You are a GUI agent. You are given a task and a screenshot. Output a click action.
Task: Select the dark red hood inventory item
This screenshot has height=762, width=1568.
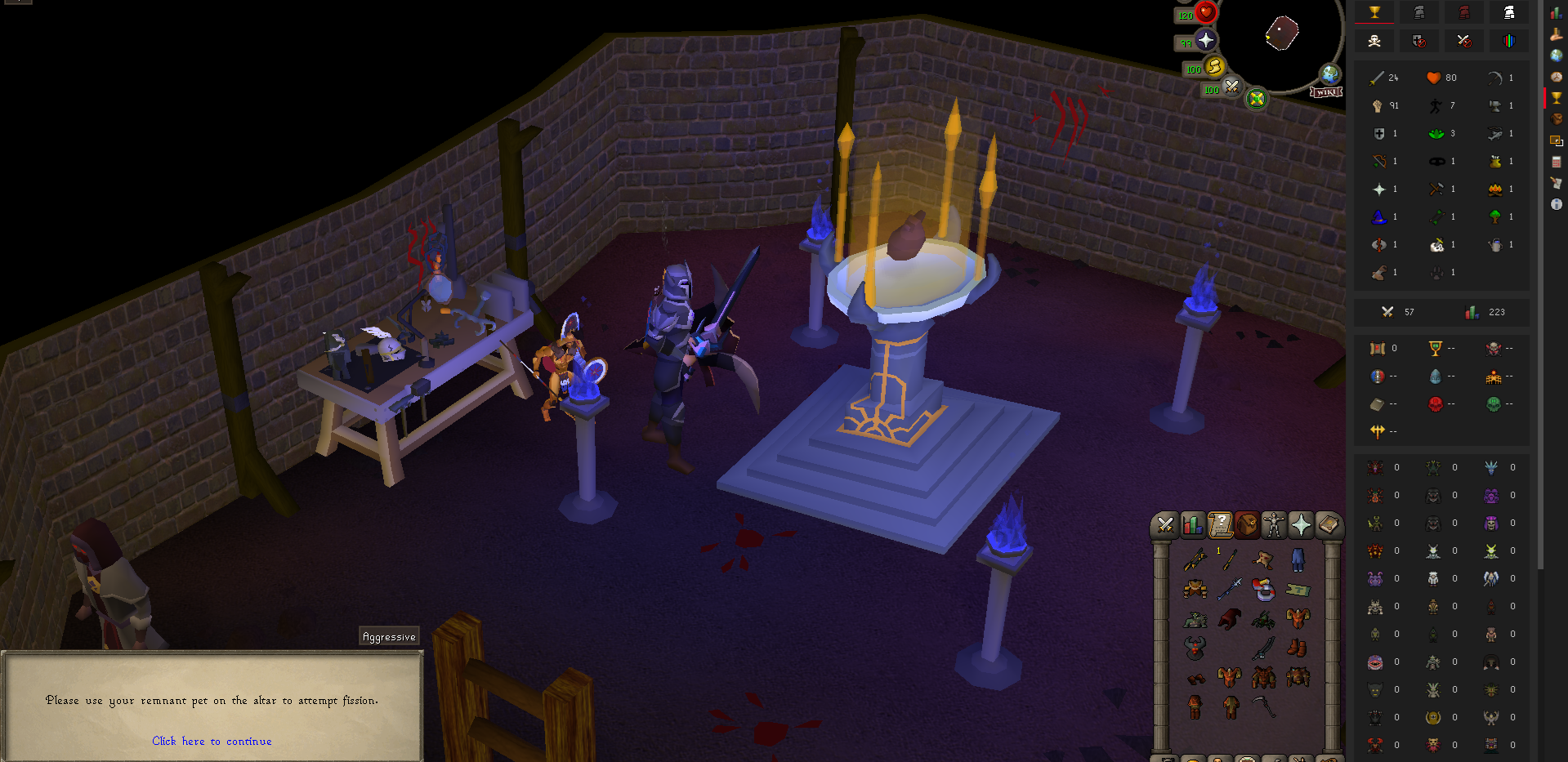(1230, 619)
